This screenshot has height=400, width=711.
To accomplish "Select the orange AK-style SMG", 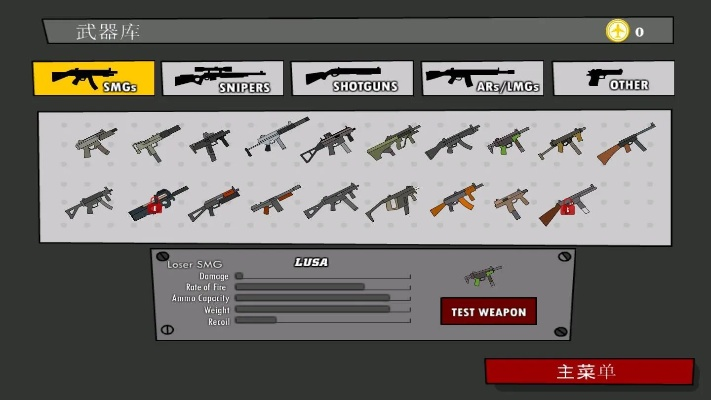I will [x=455, y=200].
